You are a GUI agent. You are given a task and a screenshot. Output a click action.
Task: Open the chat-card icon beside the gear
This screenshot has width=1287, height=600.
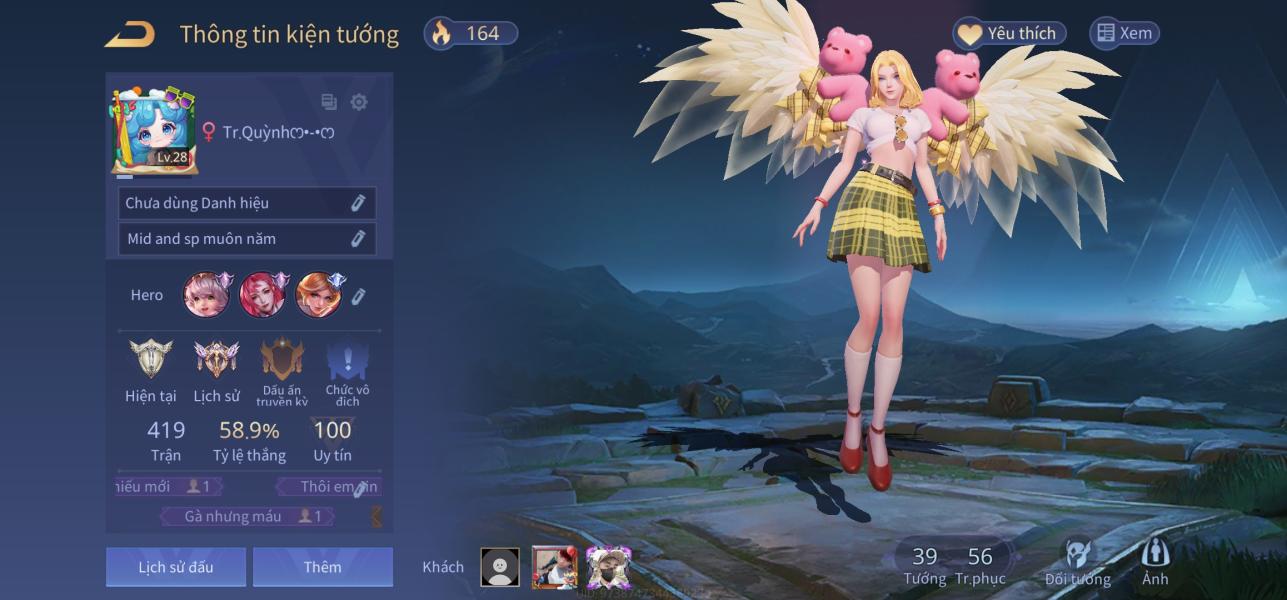click(329, 102)
